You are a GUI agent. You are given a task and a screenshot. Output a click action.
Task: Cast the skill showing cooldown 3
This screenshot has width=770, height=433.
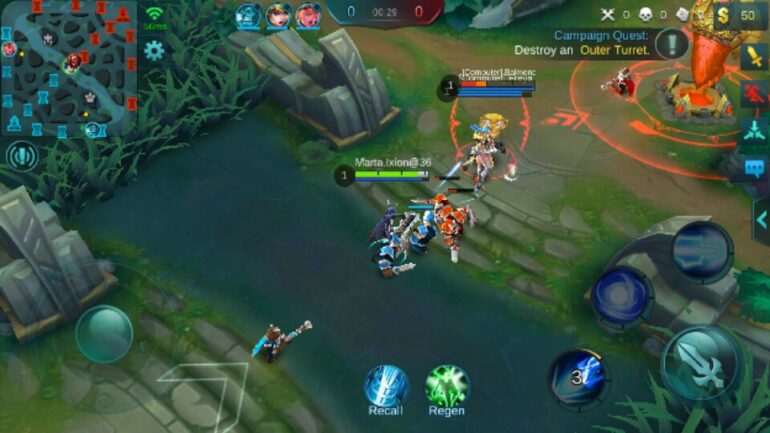577,376
